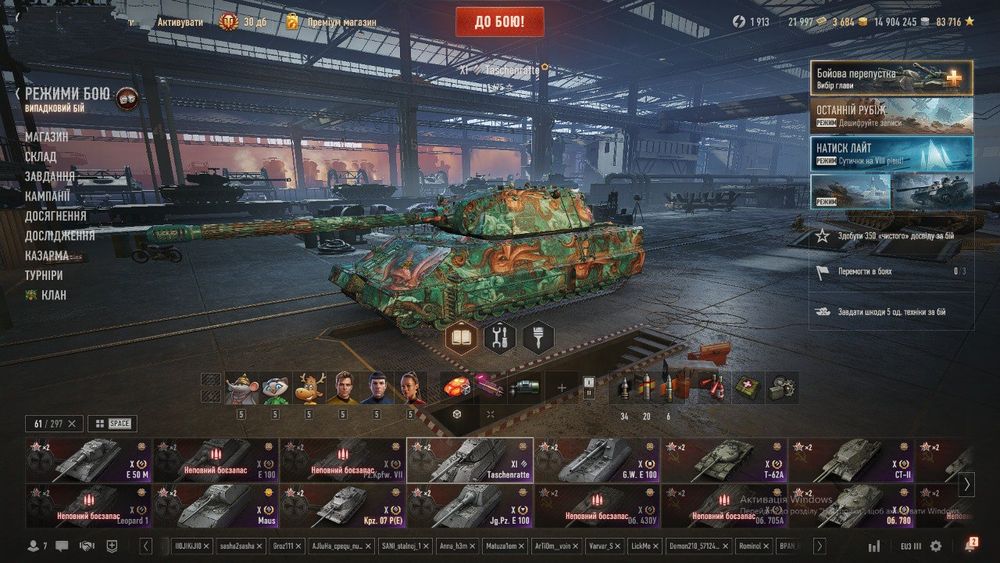Open the КАМПАНІЇ campaigns section

(x=48, y=196)
